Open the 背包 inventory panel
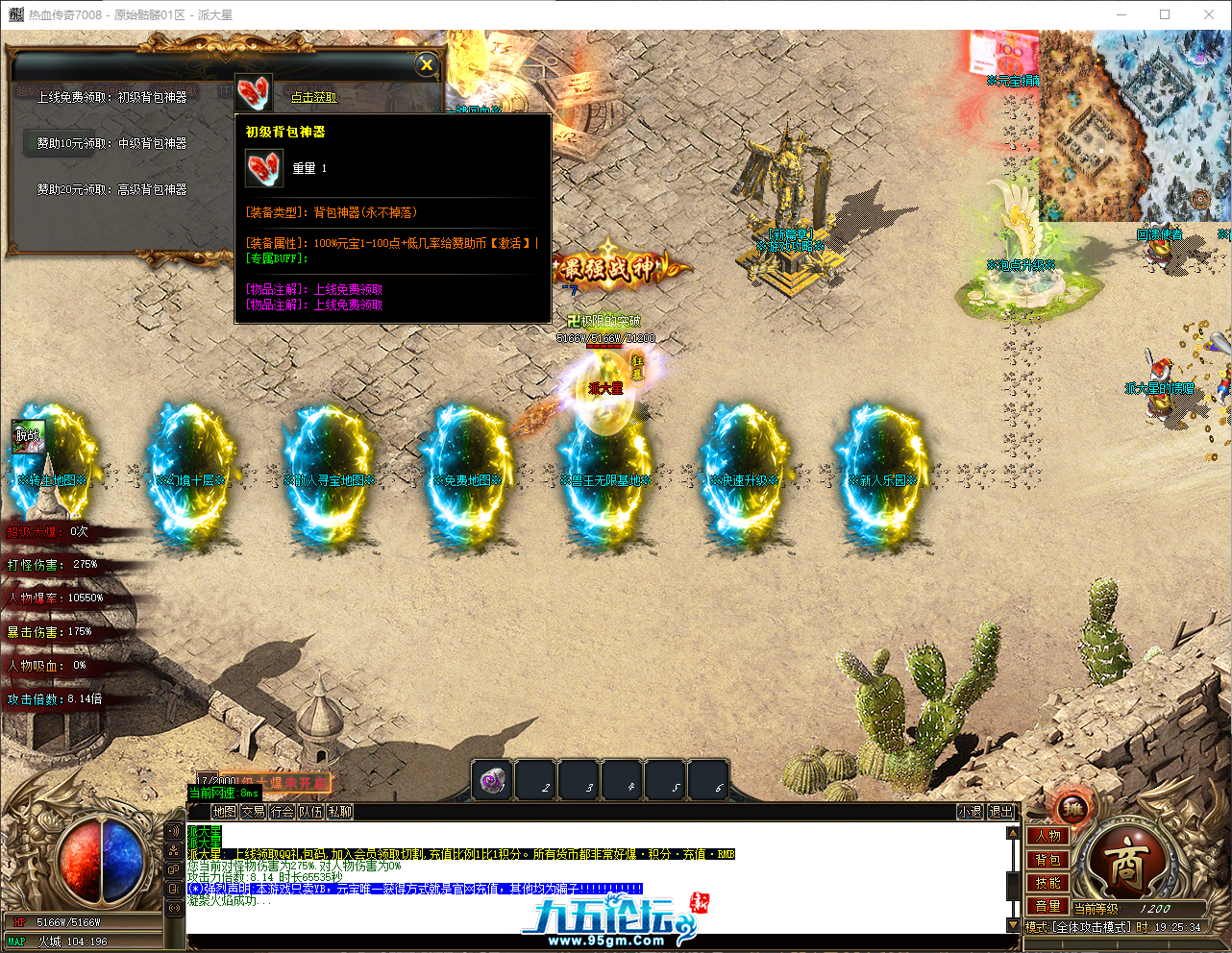The image size is (1232, 953). click(x=1047, y=861)
